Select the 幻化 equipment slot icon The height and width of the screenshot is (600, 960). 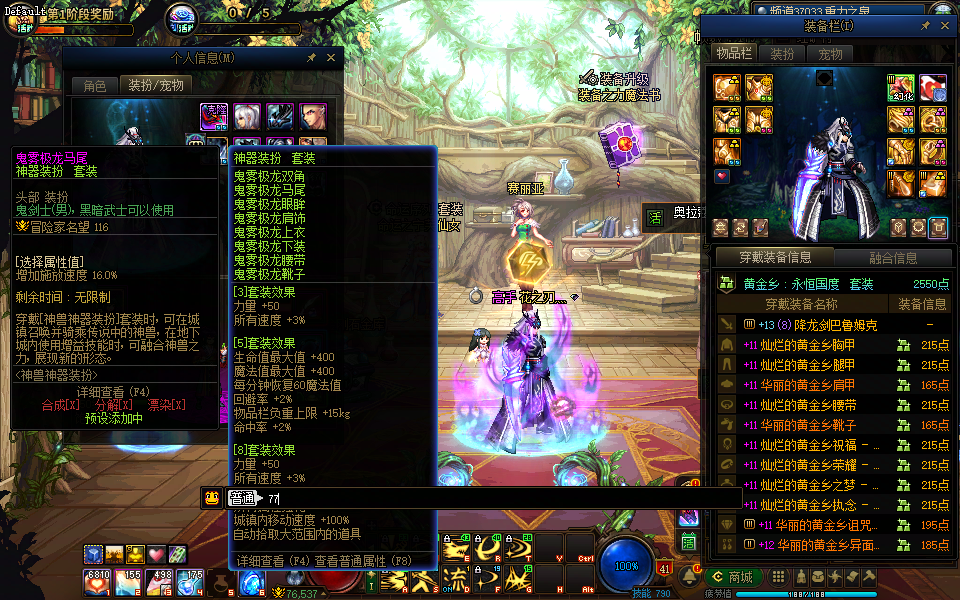(x=902, y=87)
